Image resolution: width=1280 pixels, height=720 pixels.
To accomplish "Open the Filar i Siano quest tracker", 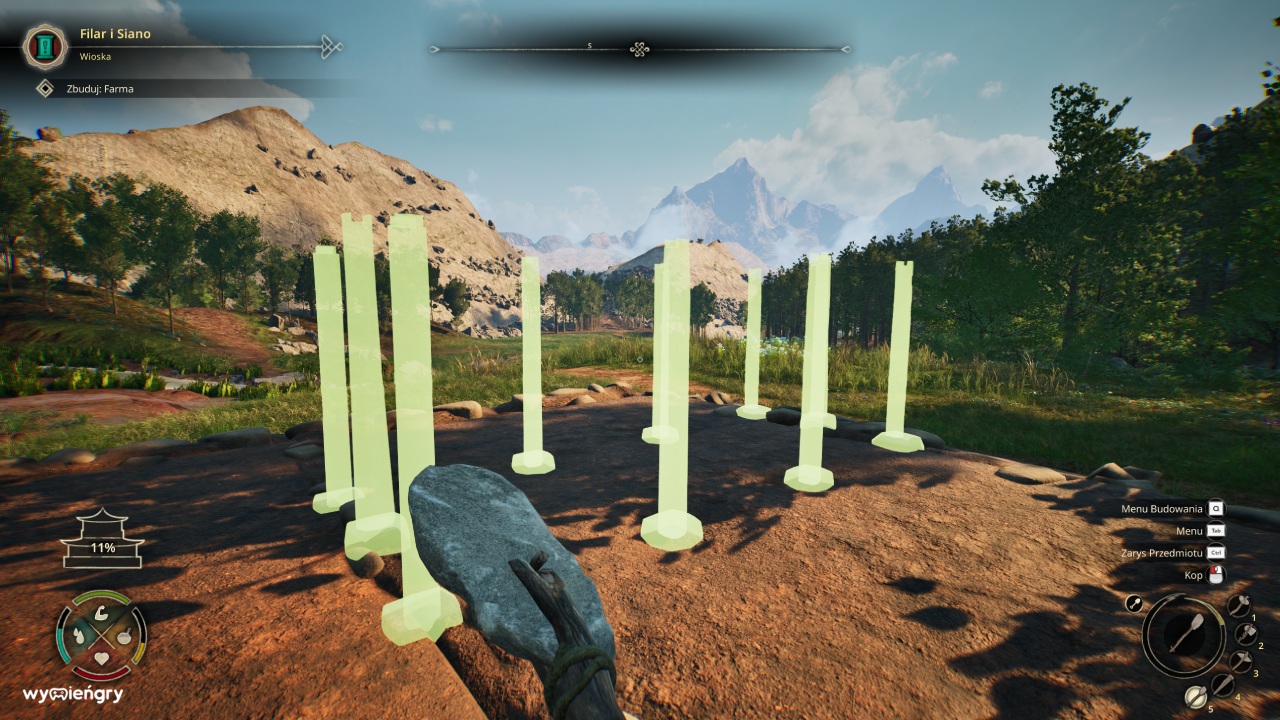I will click(43, 46).
